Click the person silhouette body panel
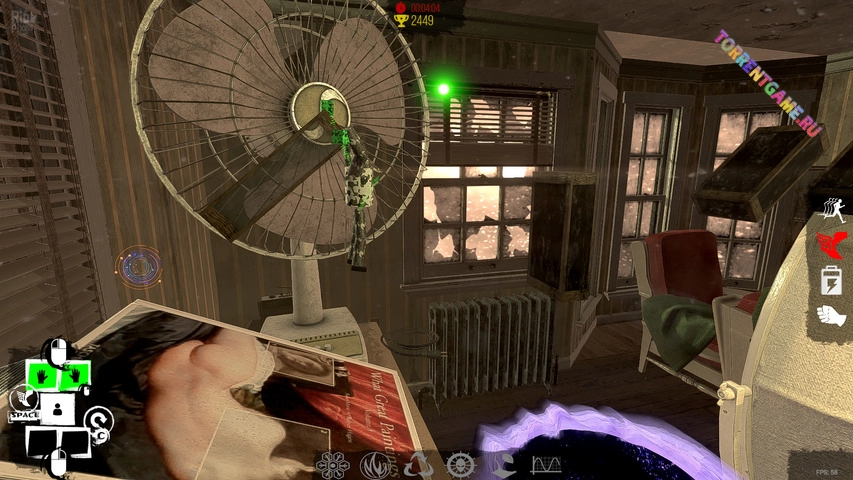Screen dimensions: 853x480 pyautogui.click(x=57, y=408)
